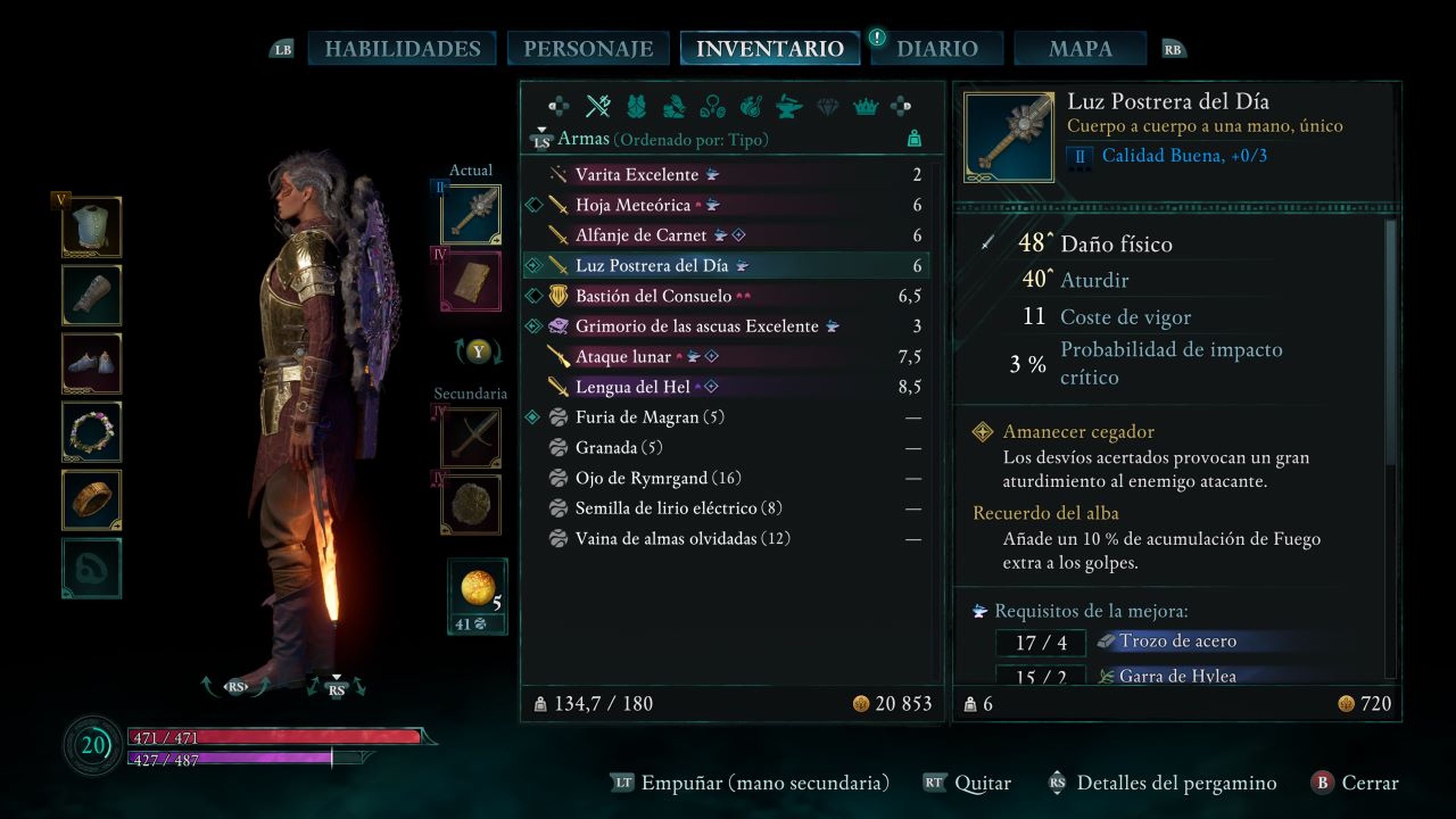The height and width of the screenshot is (819, 1456).
Task: Open the MAPA tab
Action: click(x=1080, y=49)
